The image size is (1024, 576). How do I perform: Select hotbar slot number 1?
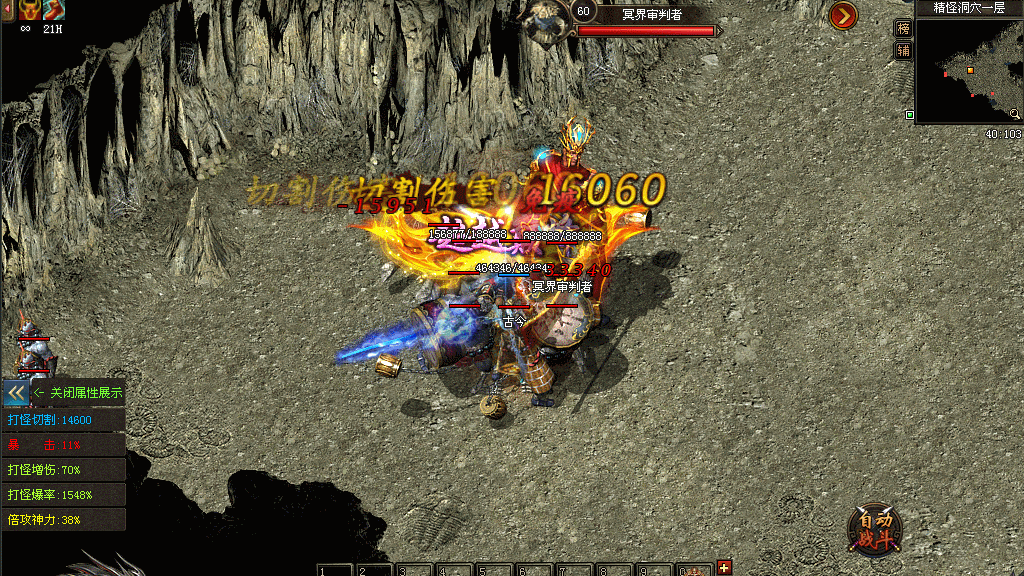(x=335, y=570)
